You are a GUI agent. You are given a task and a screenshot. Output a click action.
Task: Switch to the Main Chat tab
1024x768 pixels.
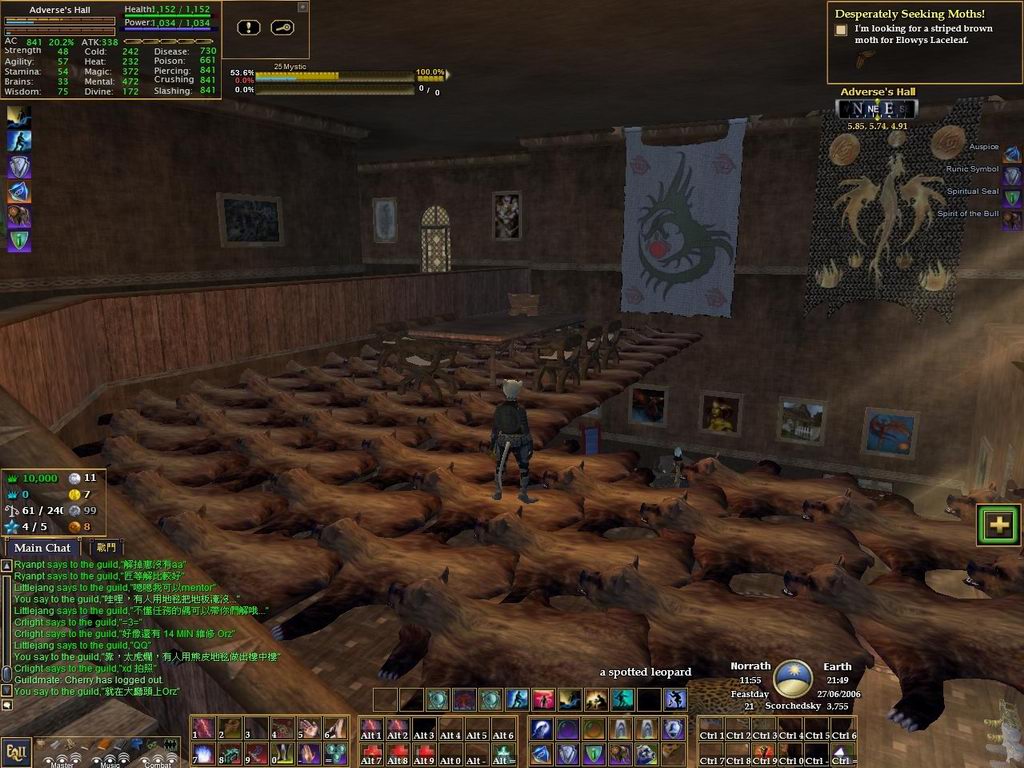point(42,548)
